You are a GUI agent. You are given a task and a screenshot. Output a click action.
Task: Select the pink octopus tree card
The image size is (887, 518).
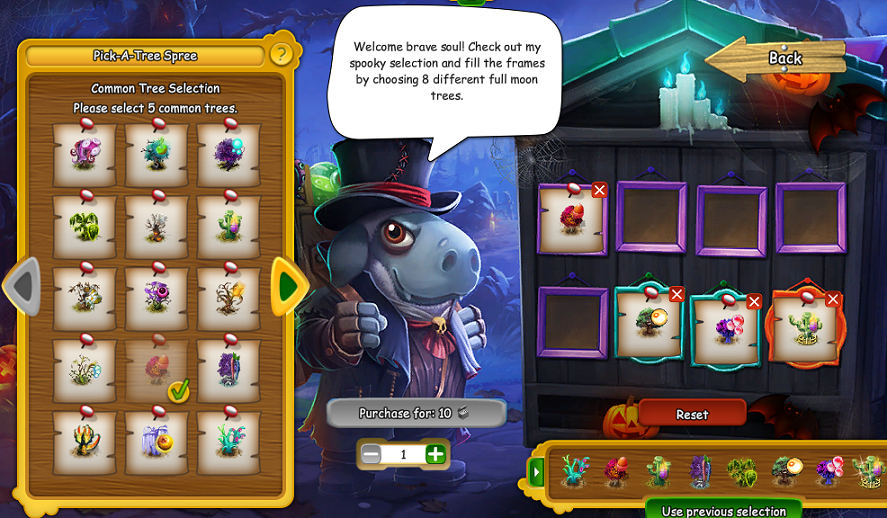click(x=84, y=155)
